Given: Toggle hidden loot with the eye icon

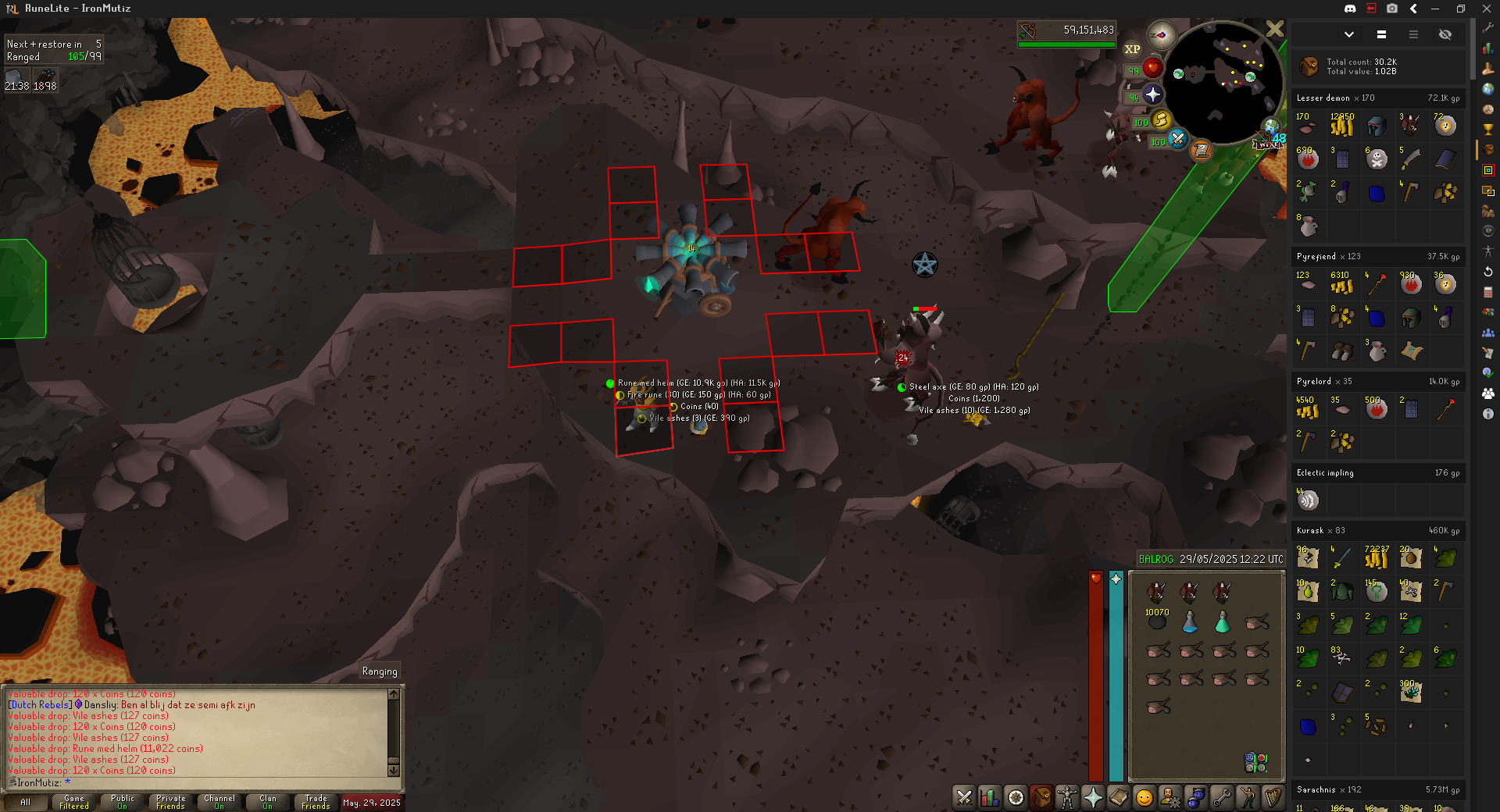Looking at the screenshot, I should click(1445, 34).
